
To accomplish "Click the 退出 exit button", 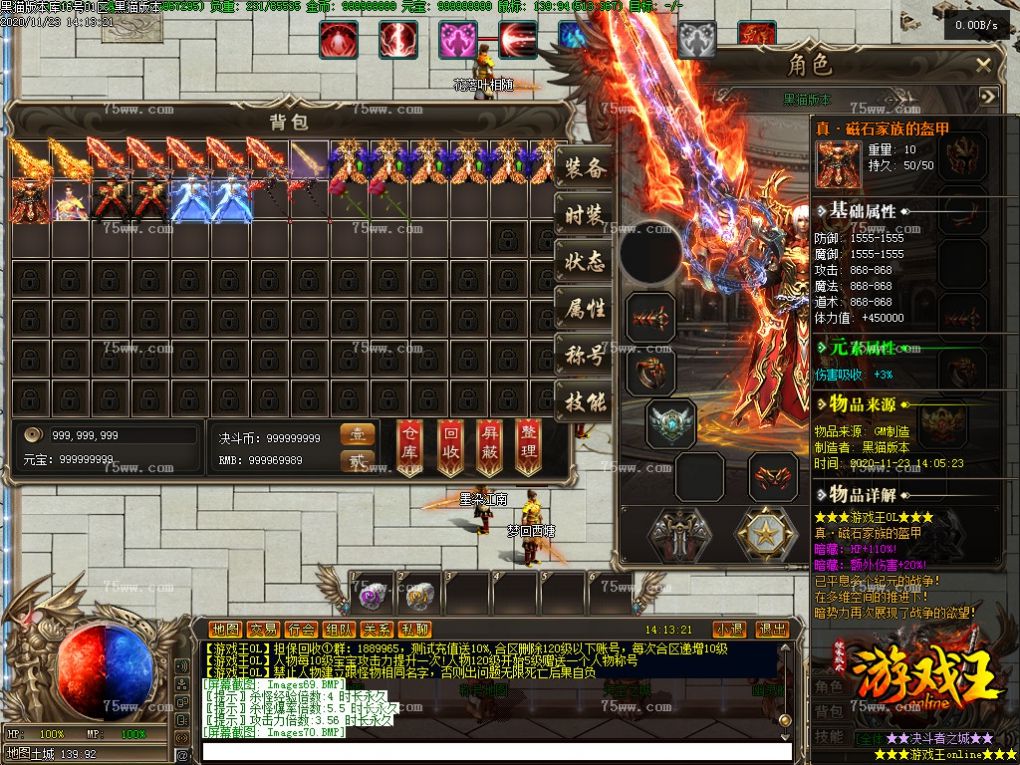I will [x=771, y=629].
